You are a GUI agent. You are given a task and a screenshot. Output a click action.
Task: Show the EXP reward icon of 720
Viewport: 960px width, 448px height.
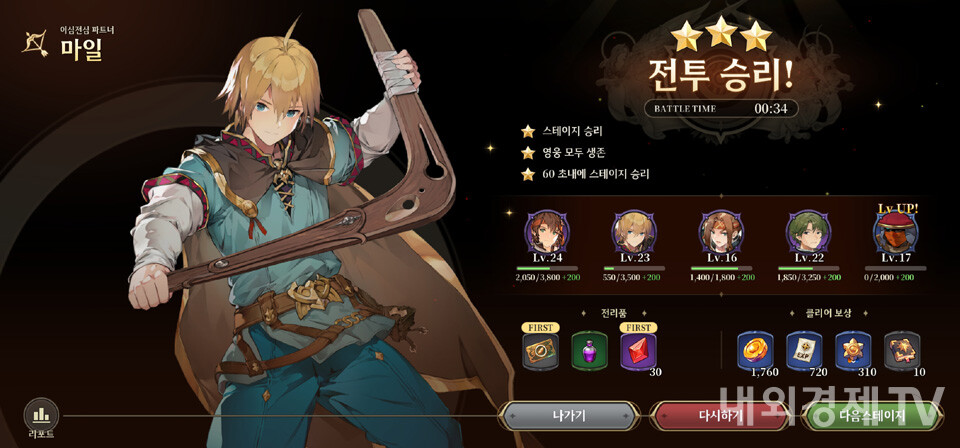pyautogui.click(x=804, y=351)
